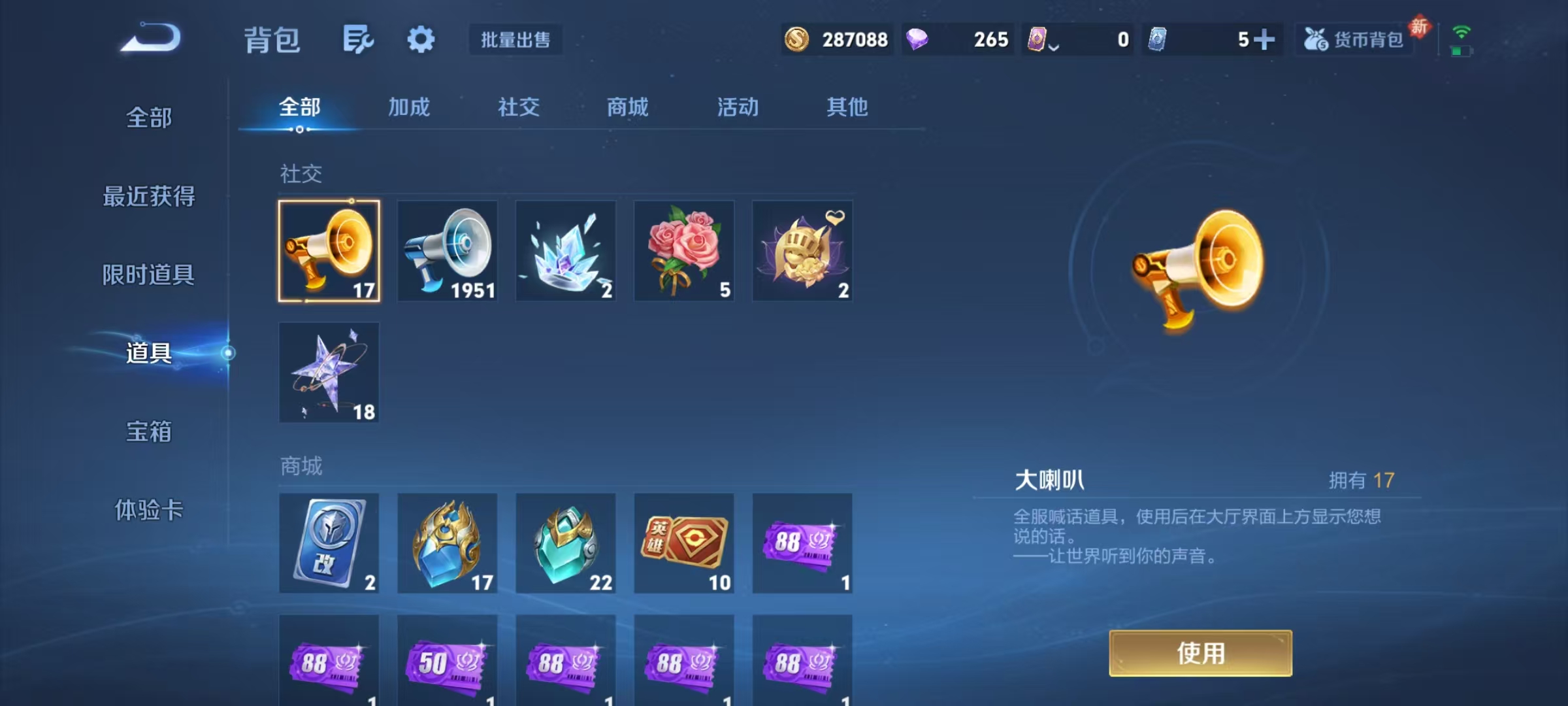Select the pink roses bouquet item

[684, 252]
